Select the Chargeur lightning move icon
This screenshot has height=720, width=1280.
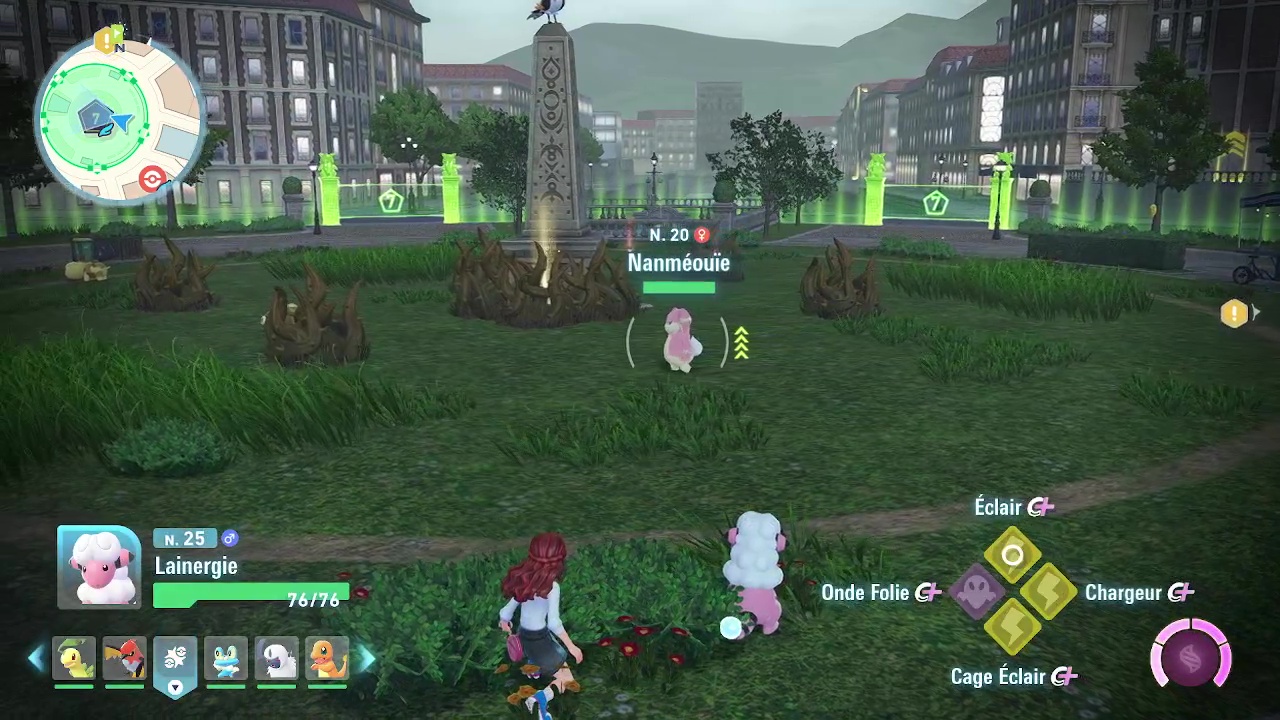pos(1048,592)
